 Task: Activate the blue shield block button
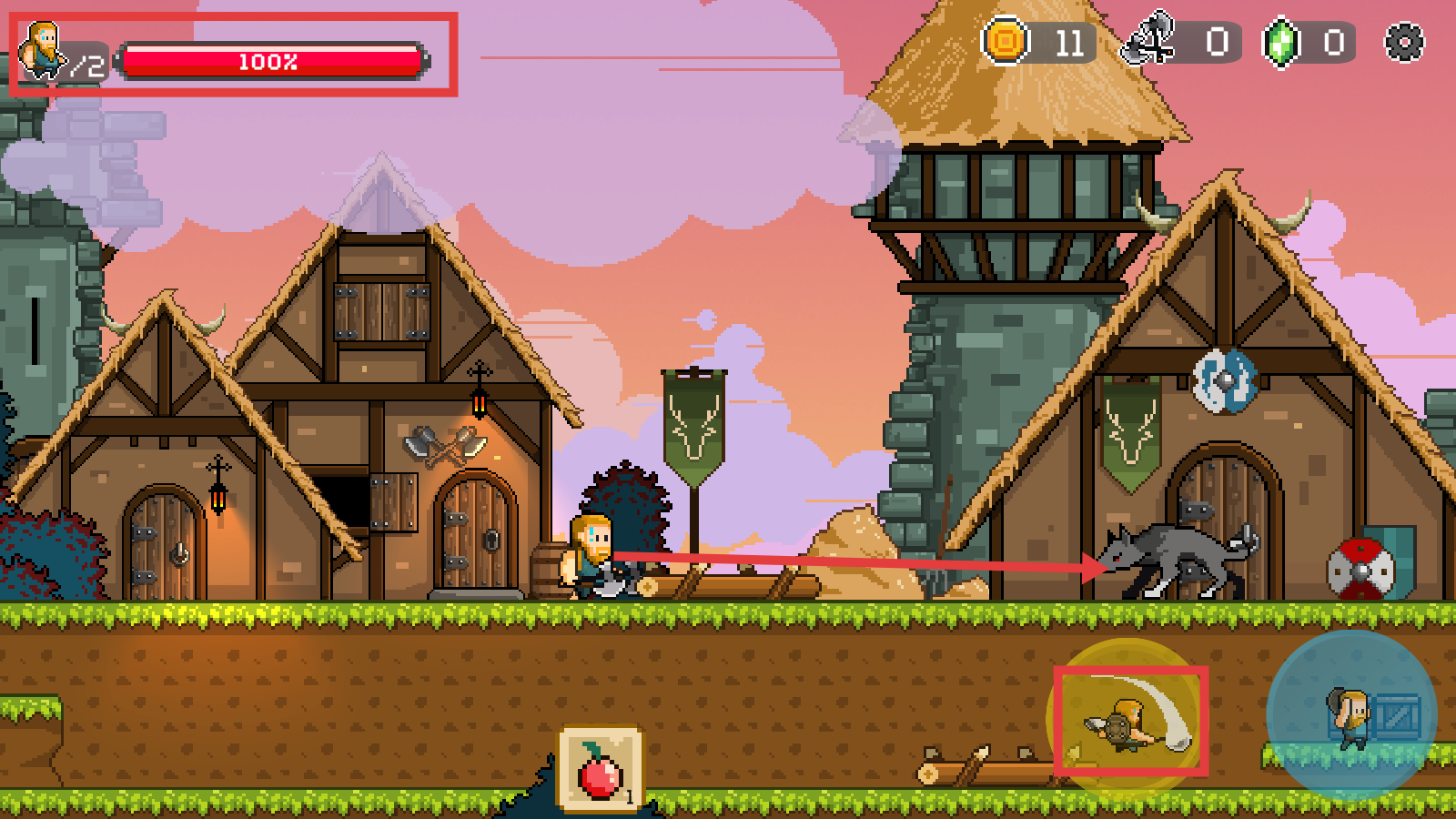(x=1351, y=714)
